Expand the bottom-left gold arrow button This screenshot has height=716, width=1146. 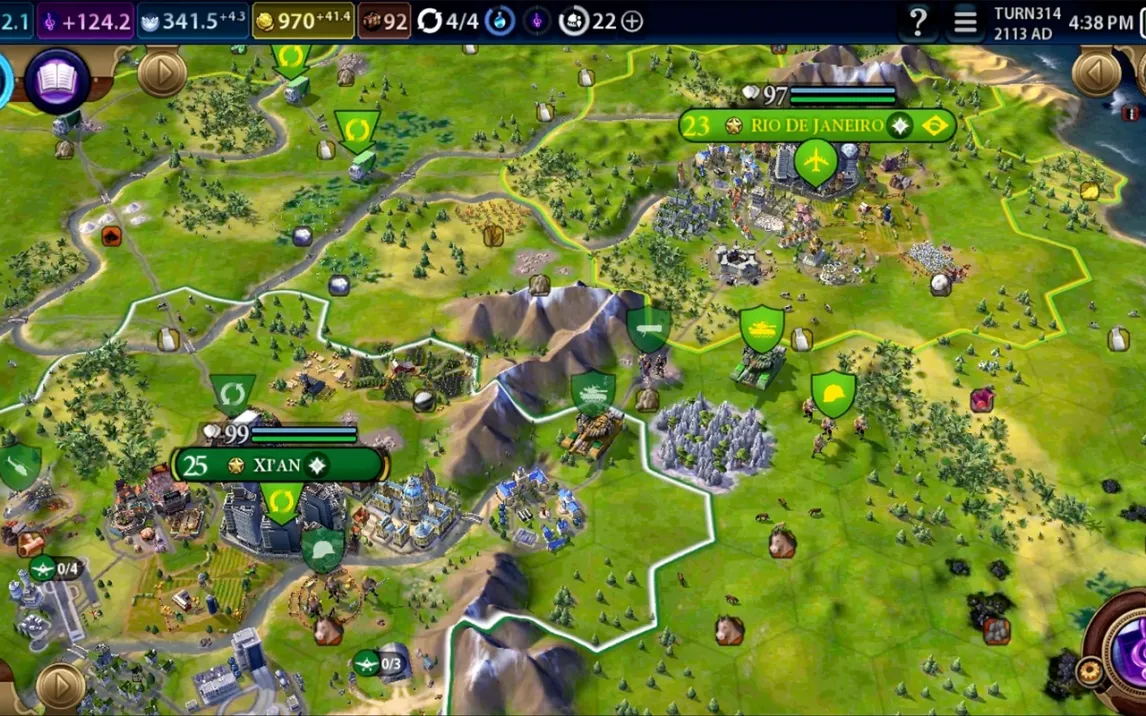(59, 687)
